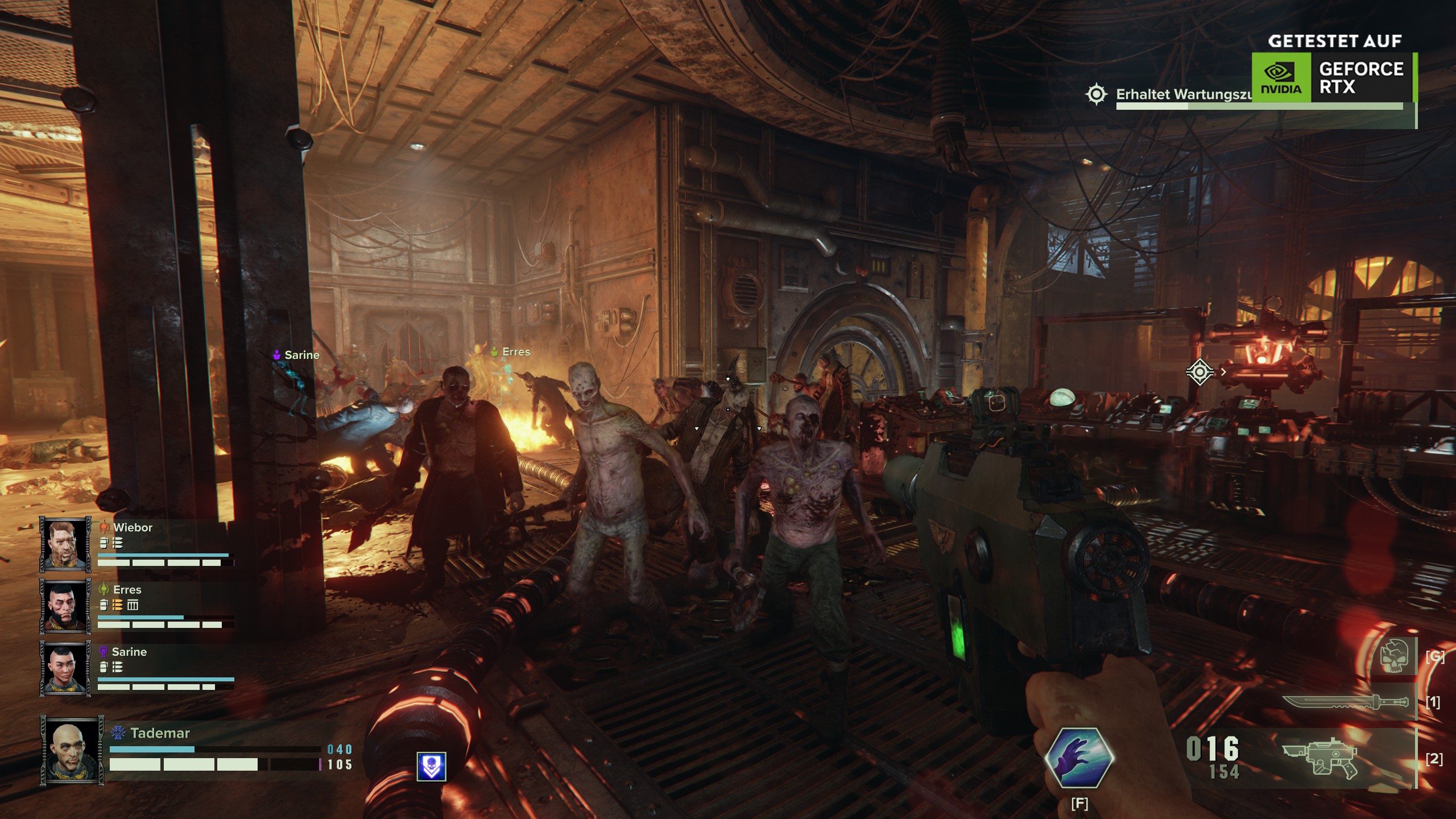
Task: Select Wiebor's teammate portrait
Action: click(x=65, y=544)
